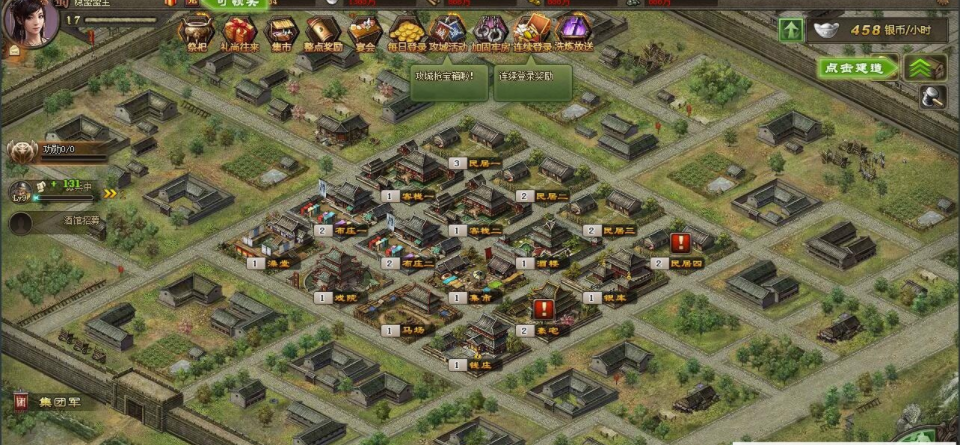Viewport: 960px width, 445px height.
Task: Open the 每日登录 daily login reward
Action: tap(406, 32)
